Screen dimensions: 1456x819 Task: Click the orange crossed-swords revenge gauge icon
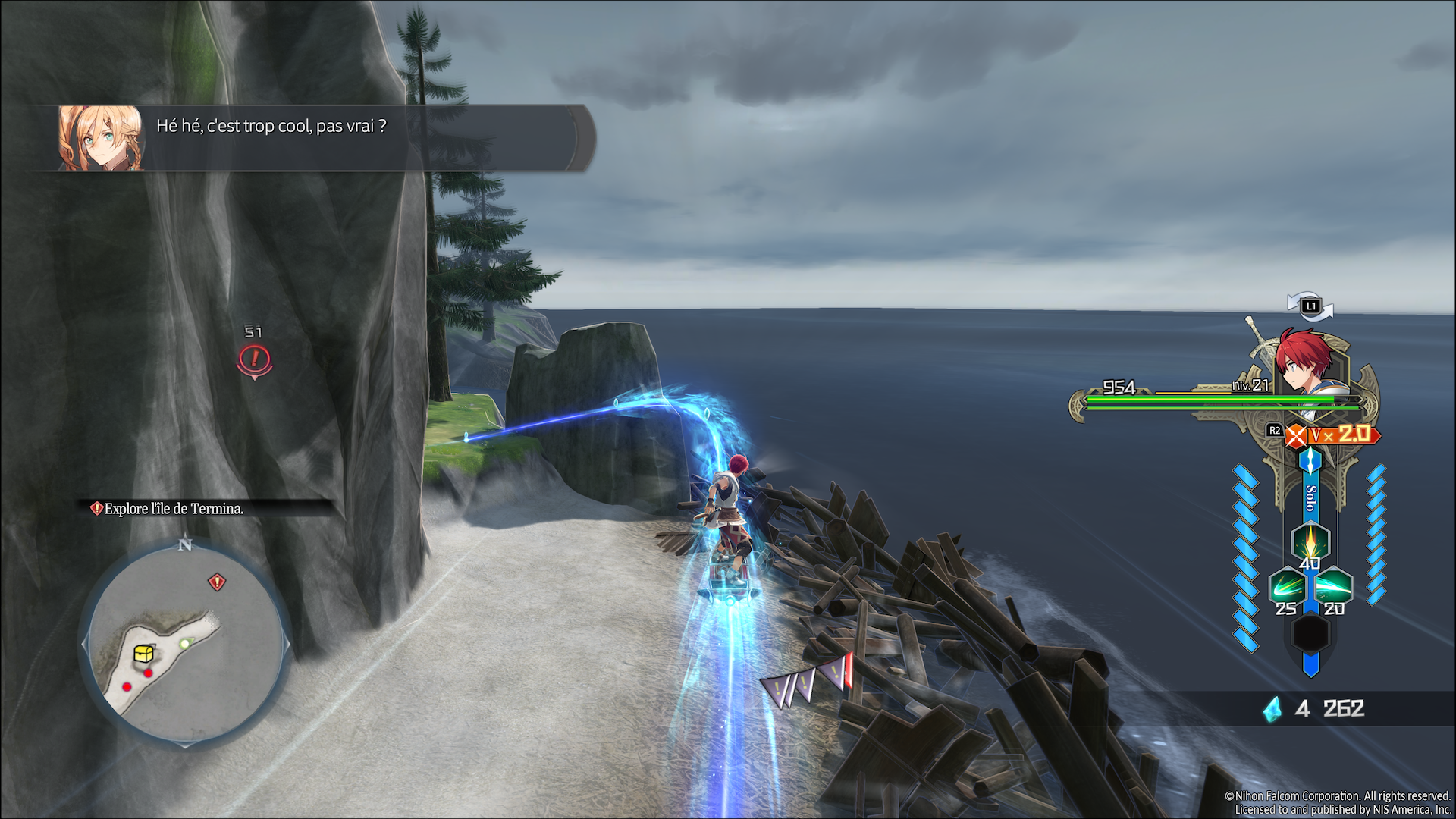point(1297,435)
